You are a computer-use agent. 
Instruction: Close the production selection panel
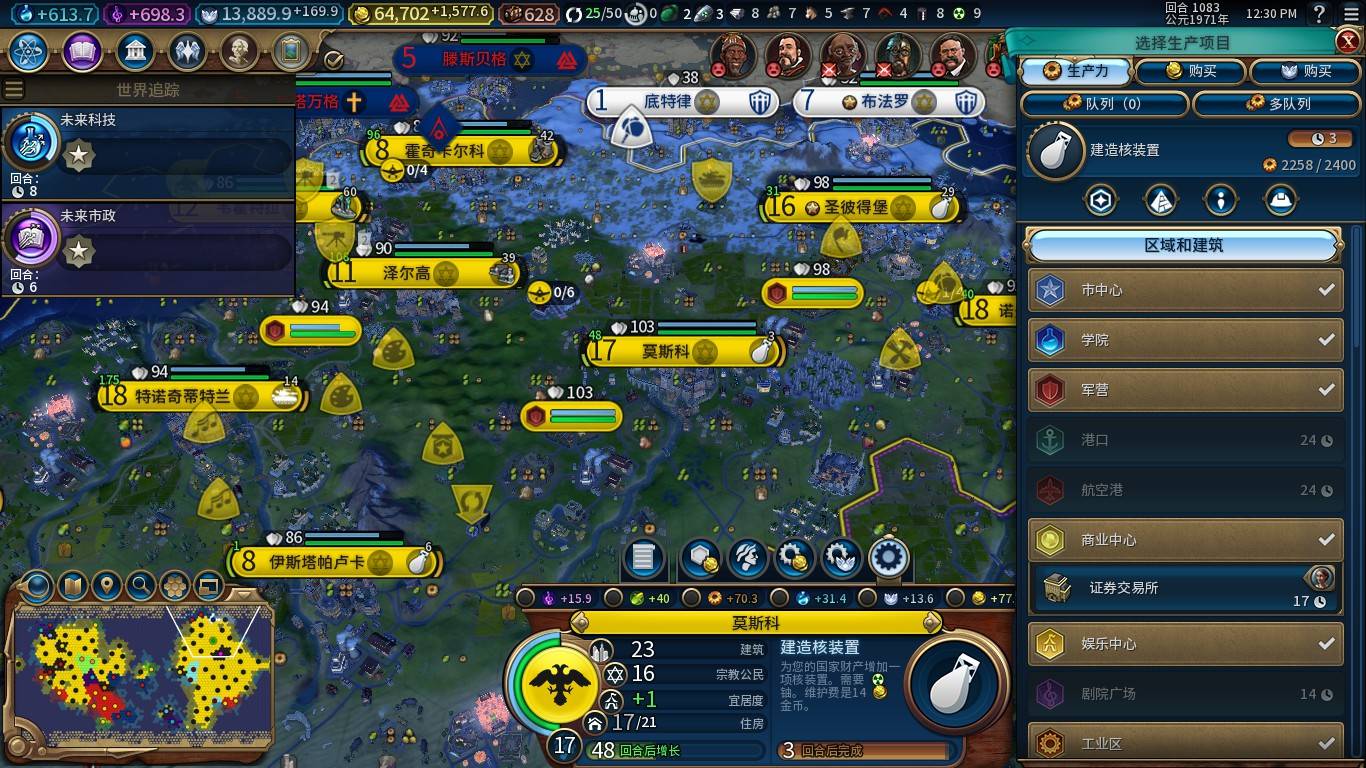click(1347, 41)
